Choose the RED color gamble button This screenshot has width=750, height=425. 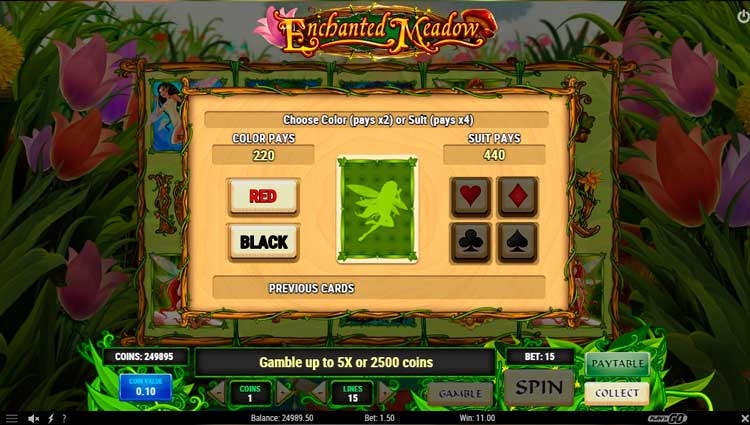[263, 197]
